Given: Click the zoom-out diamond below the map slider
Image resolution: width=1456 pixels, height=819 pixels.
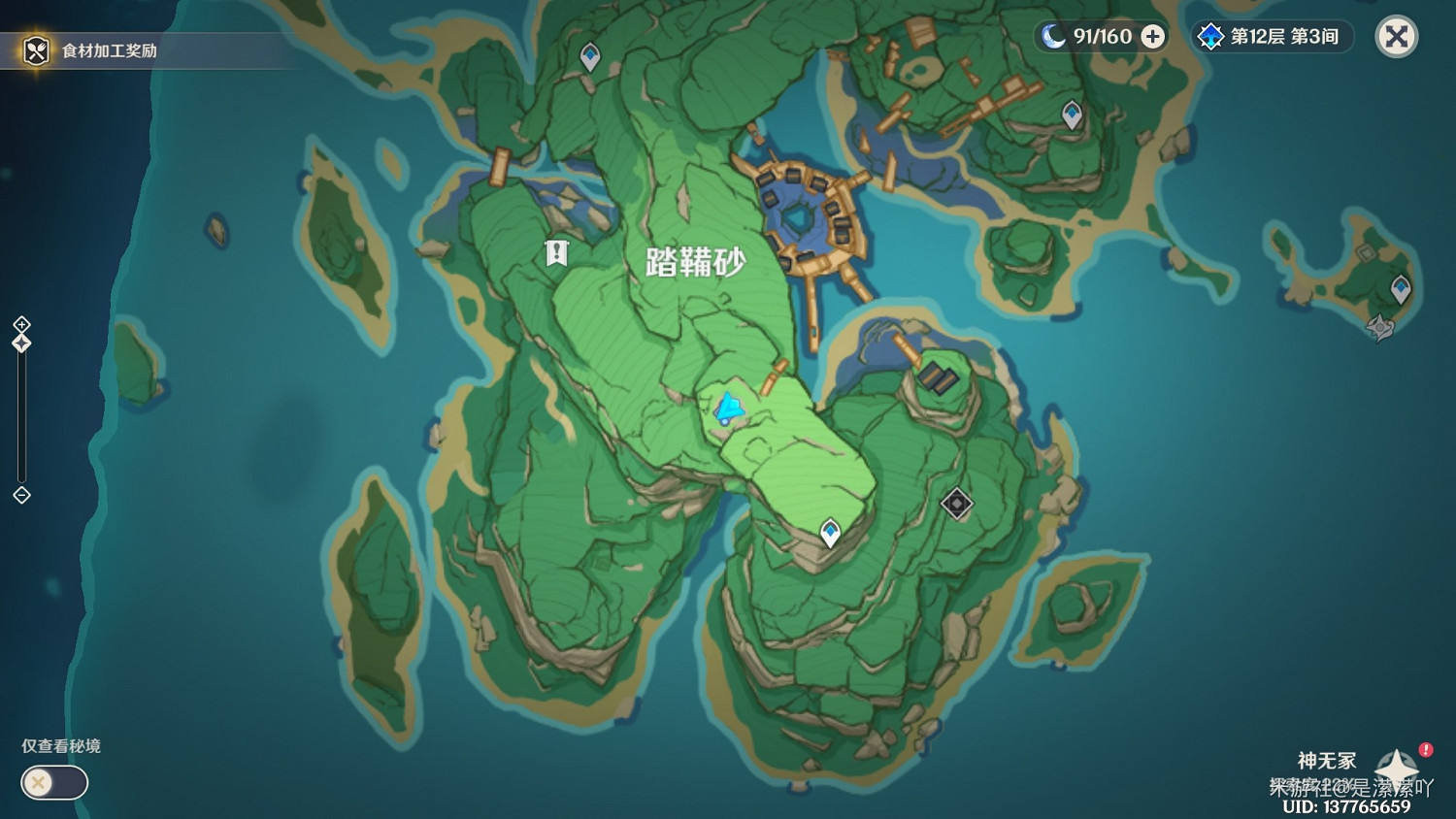Looking at the screenshot, I should [x=21, y=497].
